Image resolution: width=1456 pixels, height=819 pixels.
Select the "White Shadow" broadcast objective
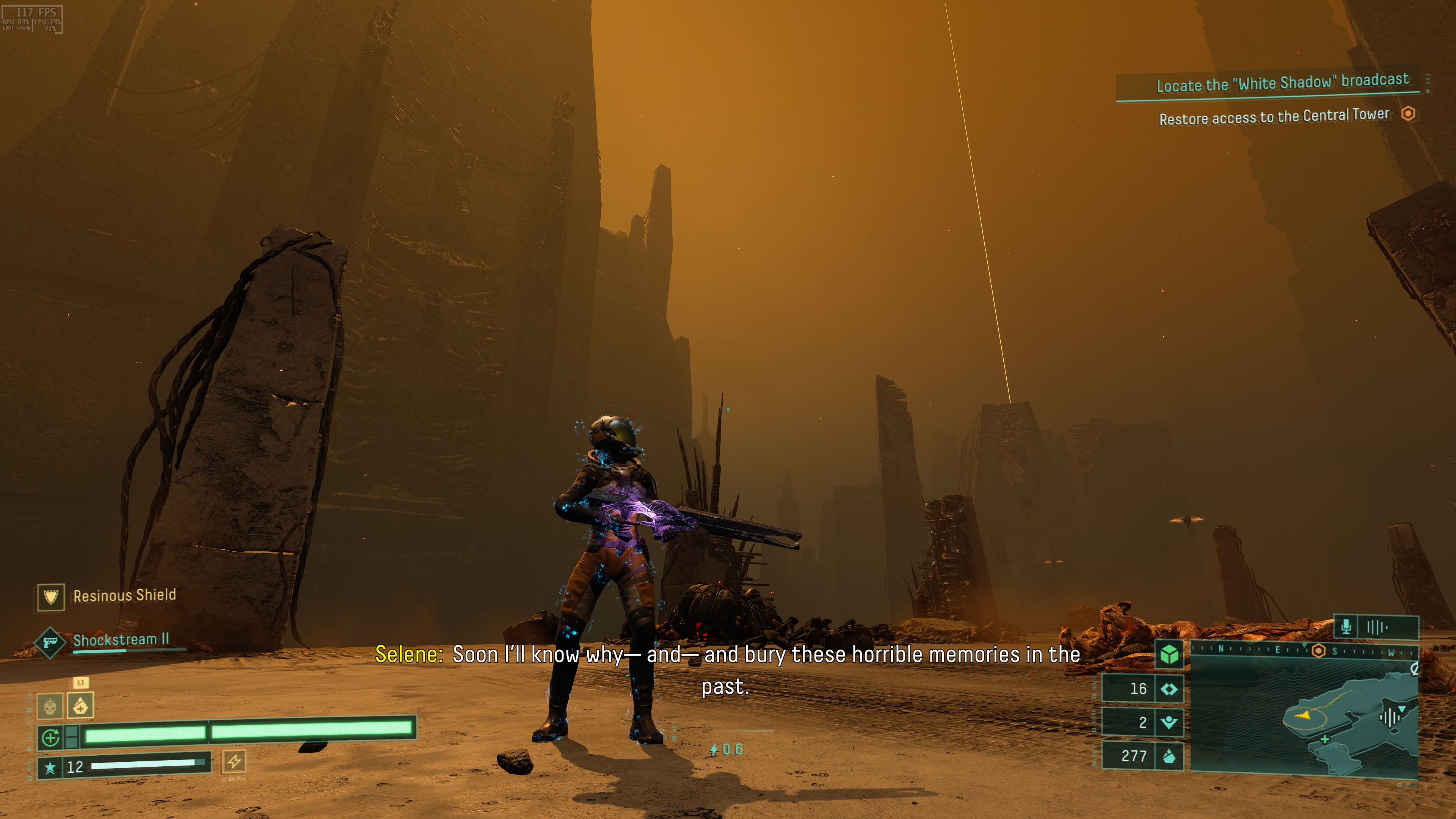point(1282,83)
